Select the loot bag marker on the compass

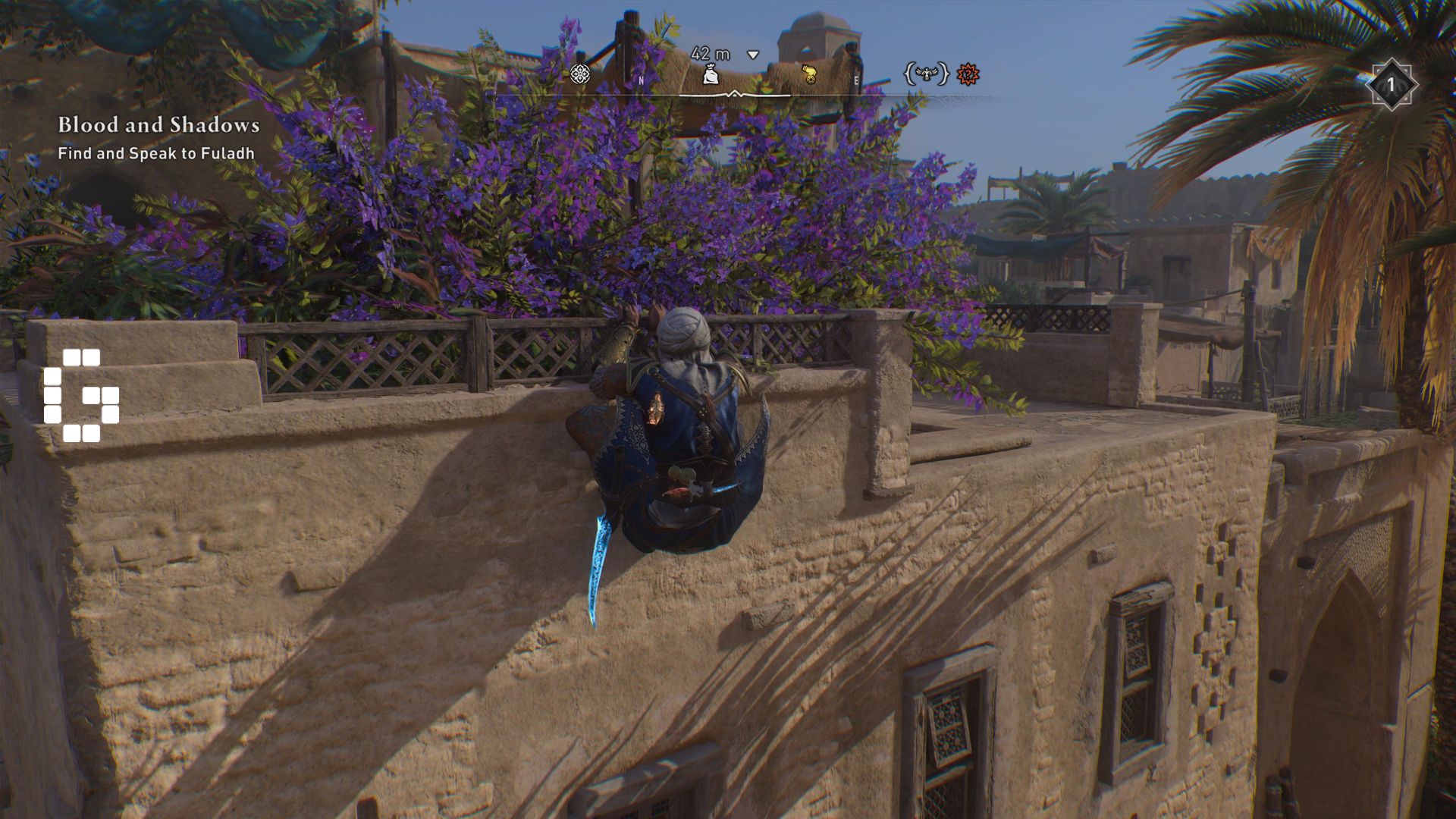[711, 74]
